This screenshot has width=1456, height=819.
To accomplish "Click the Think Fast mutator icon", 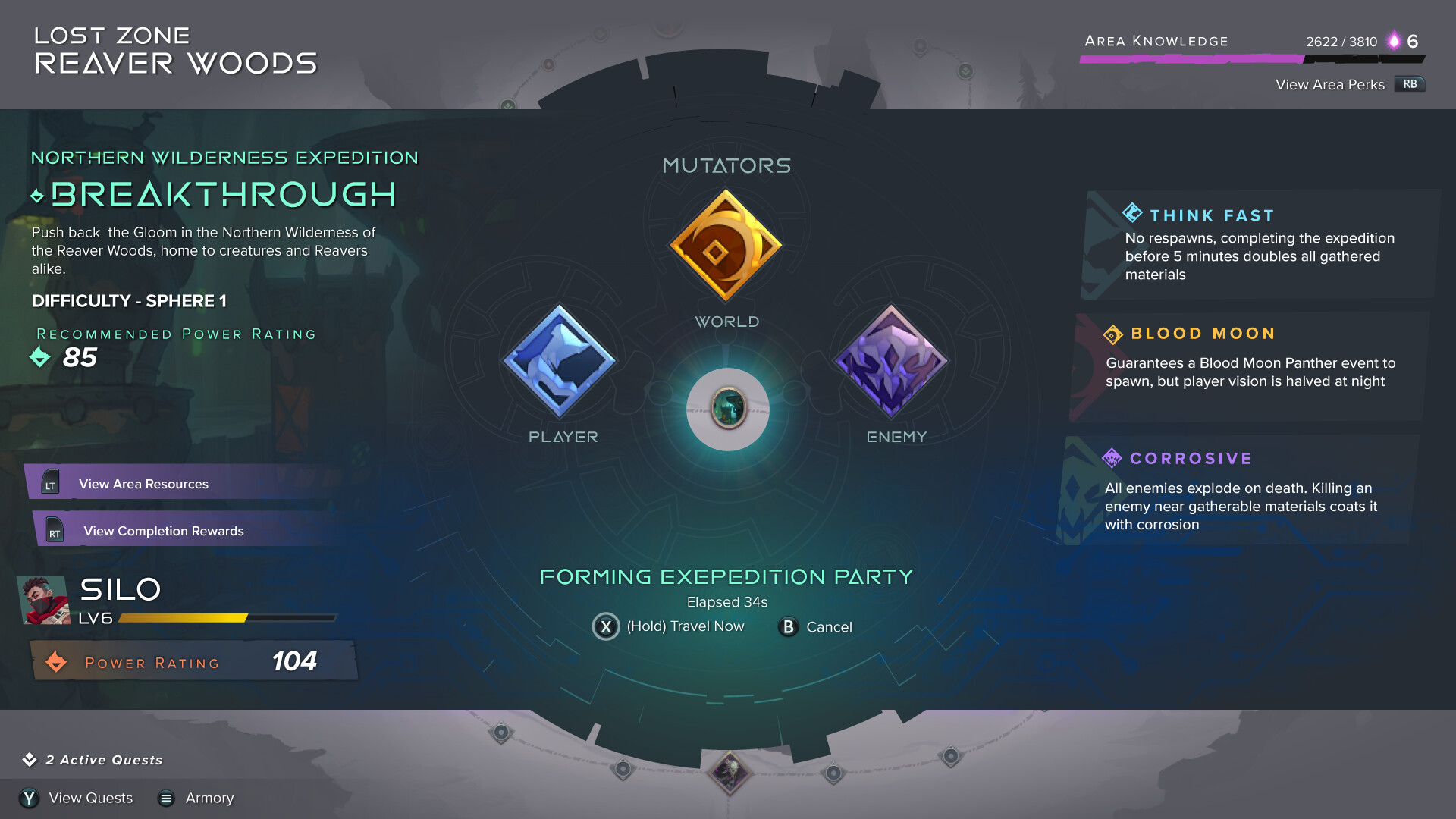I will coord(1131,215).
